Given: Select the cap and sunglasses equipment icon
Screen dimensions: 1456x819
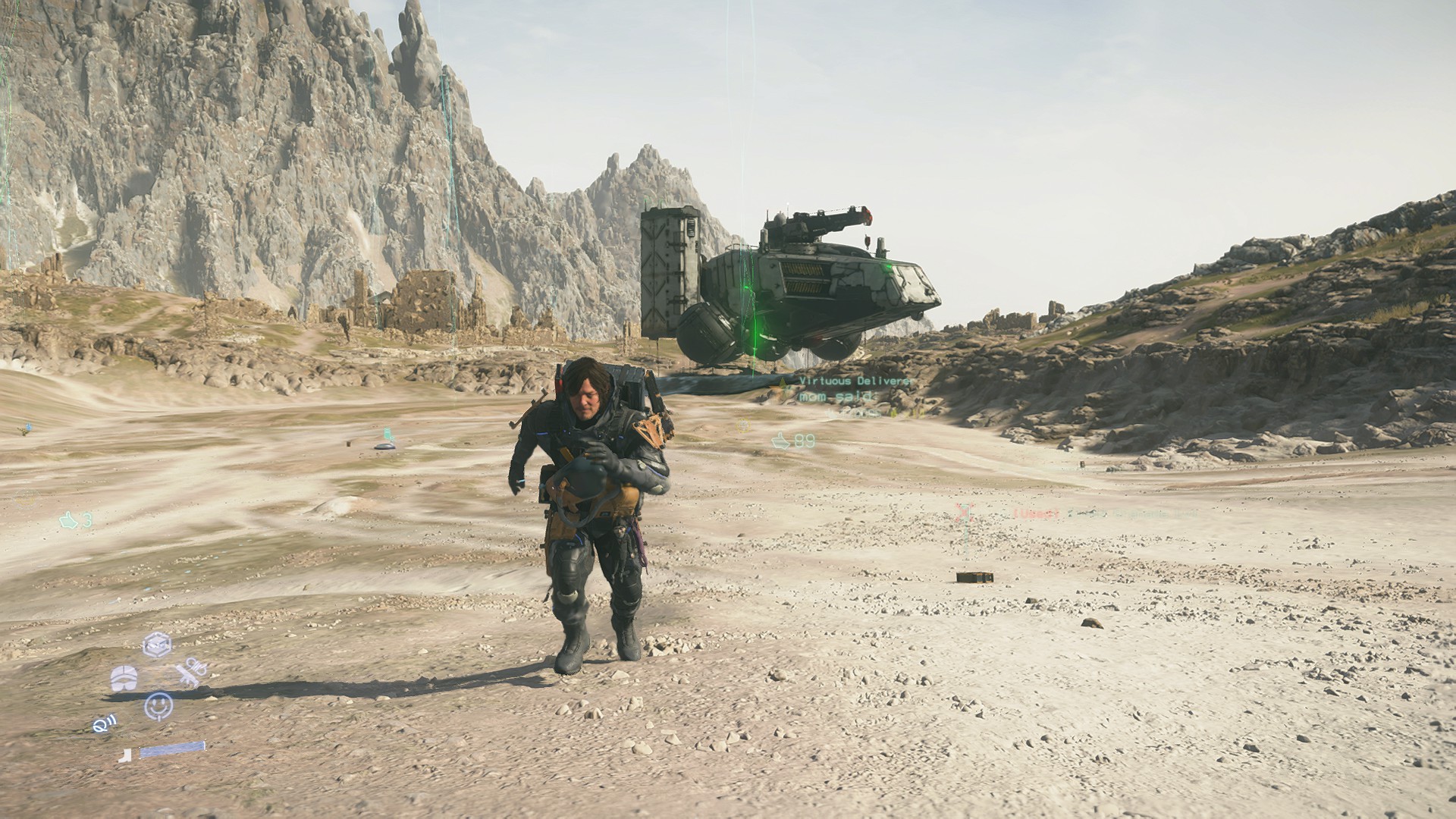Looking at the screenshot, I should 123,678.
